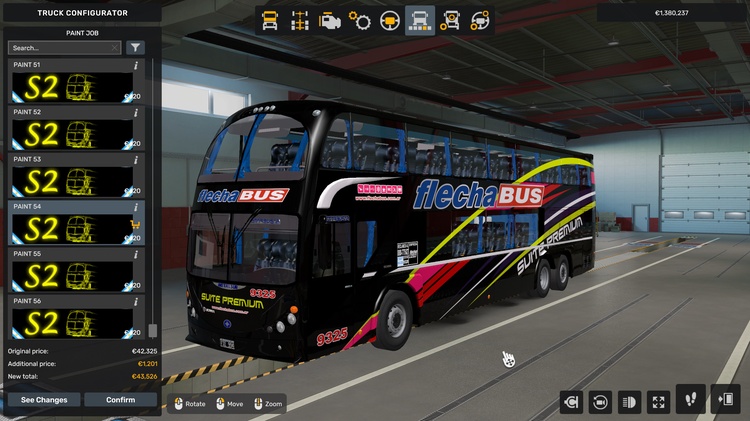Viewport: 750px width, 421px height.
Task: Confirm the paint job purchase
Action: [x=120, y=400]
